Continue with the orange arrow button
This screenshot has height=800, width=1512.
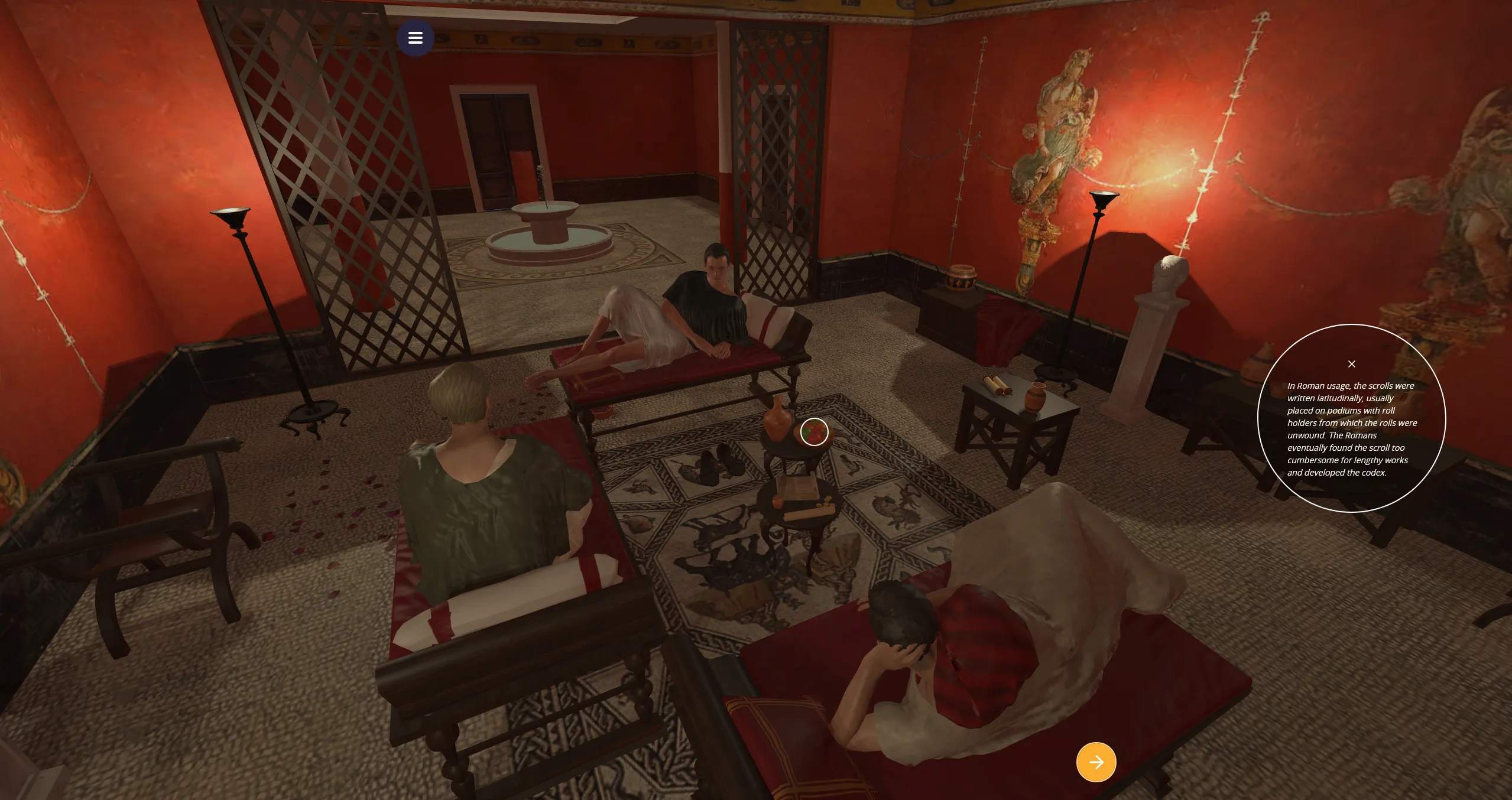pos(1096,762)
